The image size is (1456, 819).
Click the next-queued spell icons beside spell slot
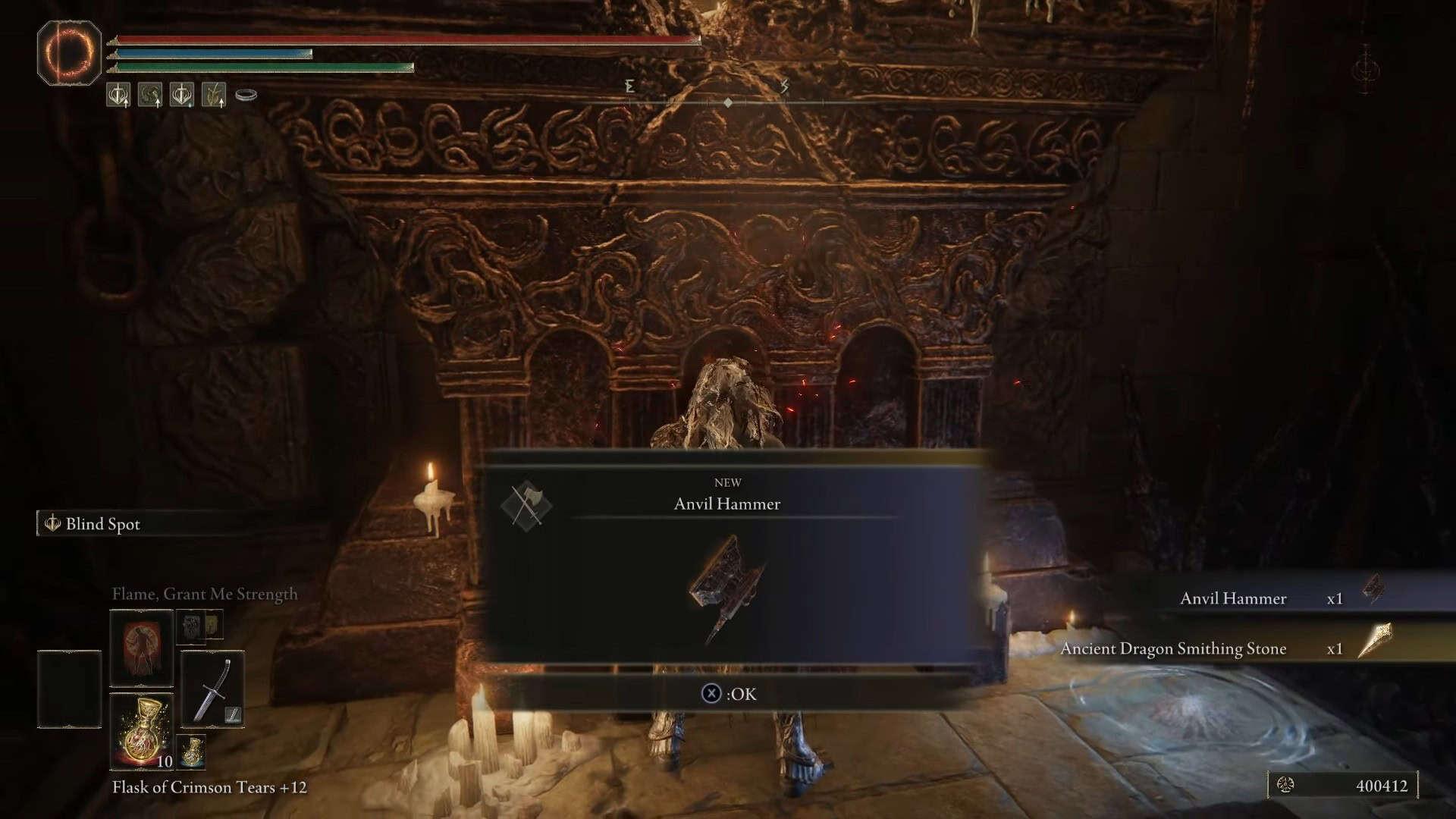click(x=200, y=626)
